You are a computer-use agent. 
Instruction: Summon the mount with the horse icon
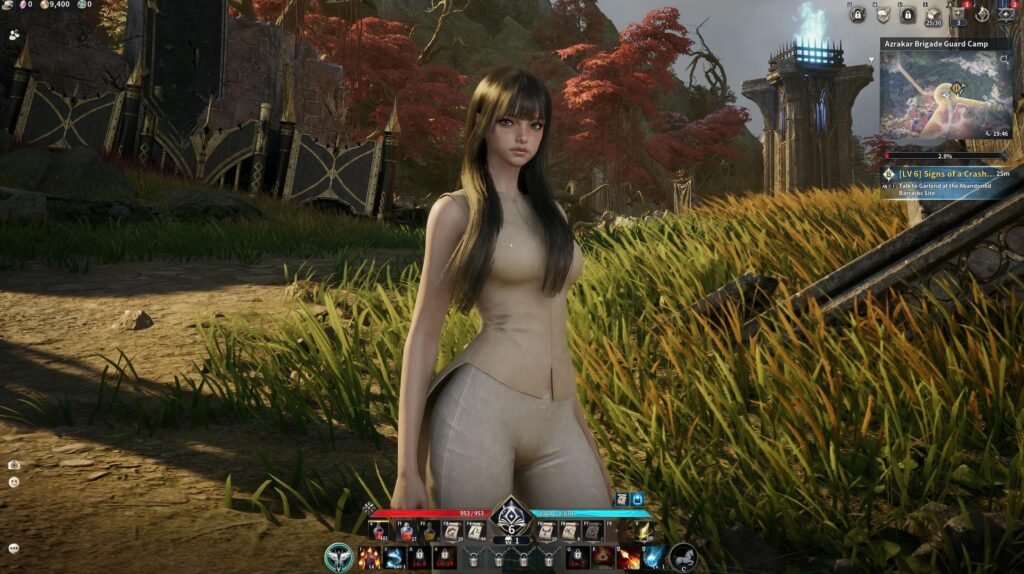(x=683, y=557)
